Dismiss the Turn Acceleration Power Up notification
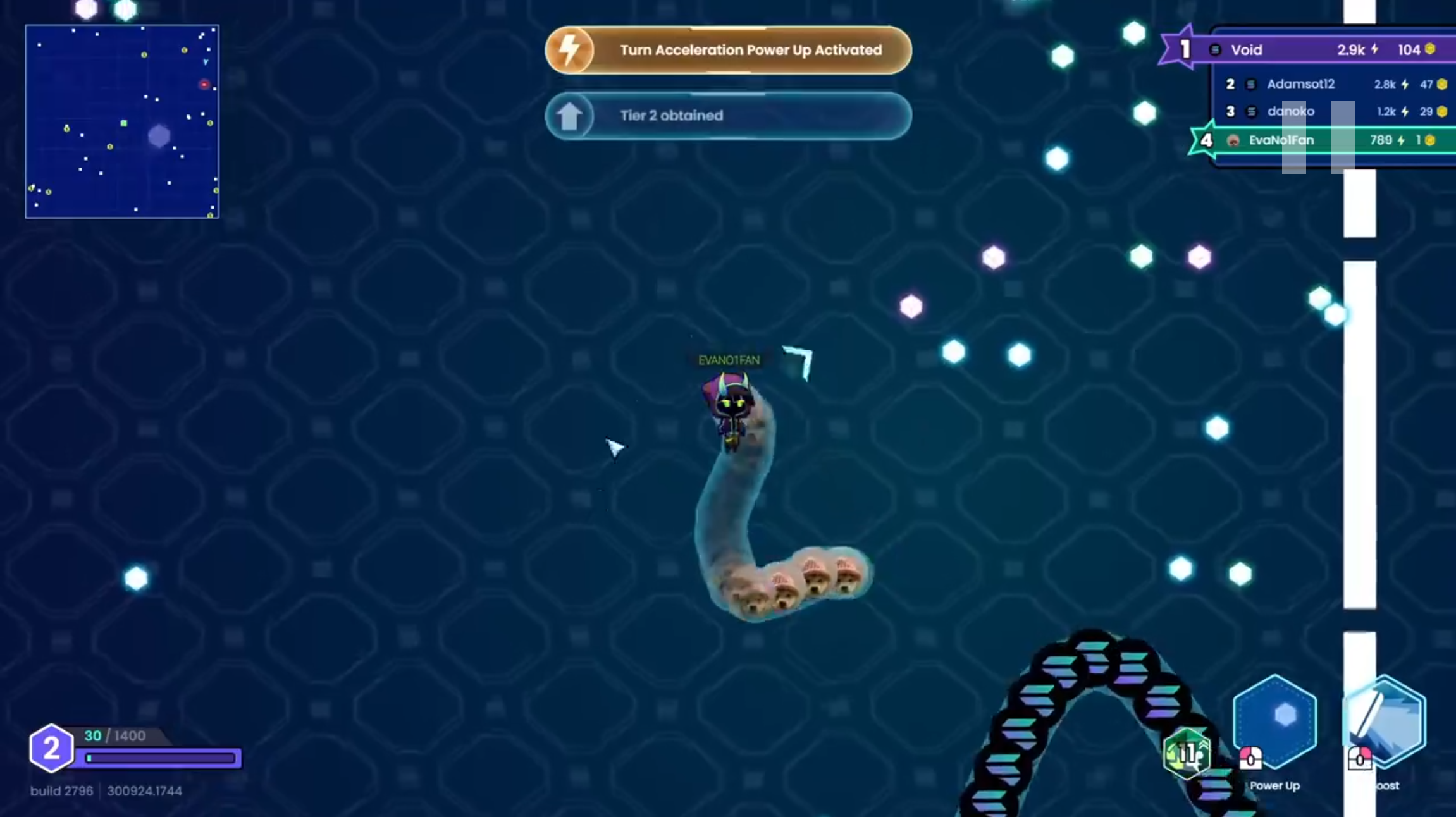 (x=728, y=50)
